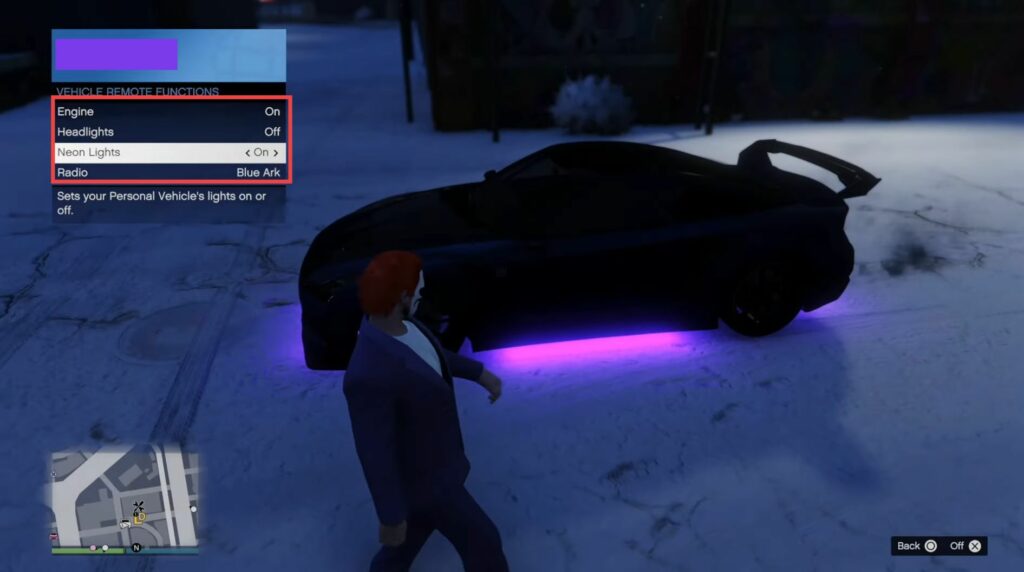Open the Radio station option
This screenshot has height=572, width=1024.
coord(168,173)
